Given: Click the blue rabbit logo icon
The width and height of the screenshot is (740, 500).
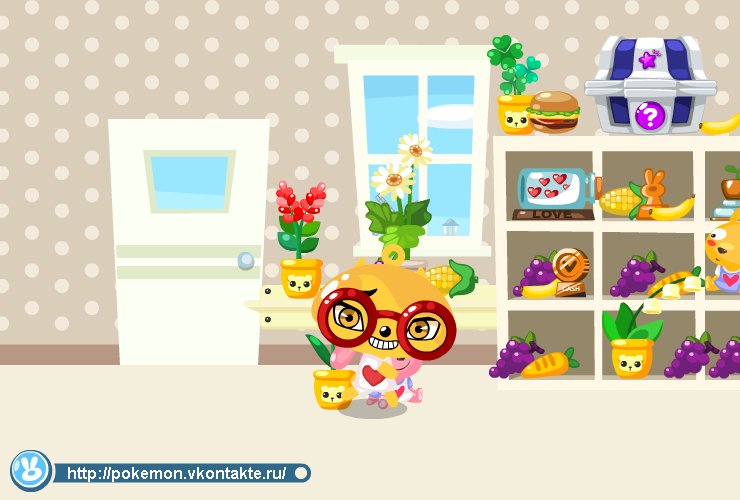Looking at the screenshot, I should pyautogui.click(x=31, y=471).
